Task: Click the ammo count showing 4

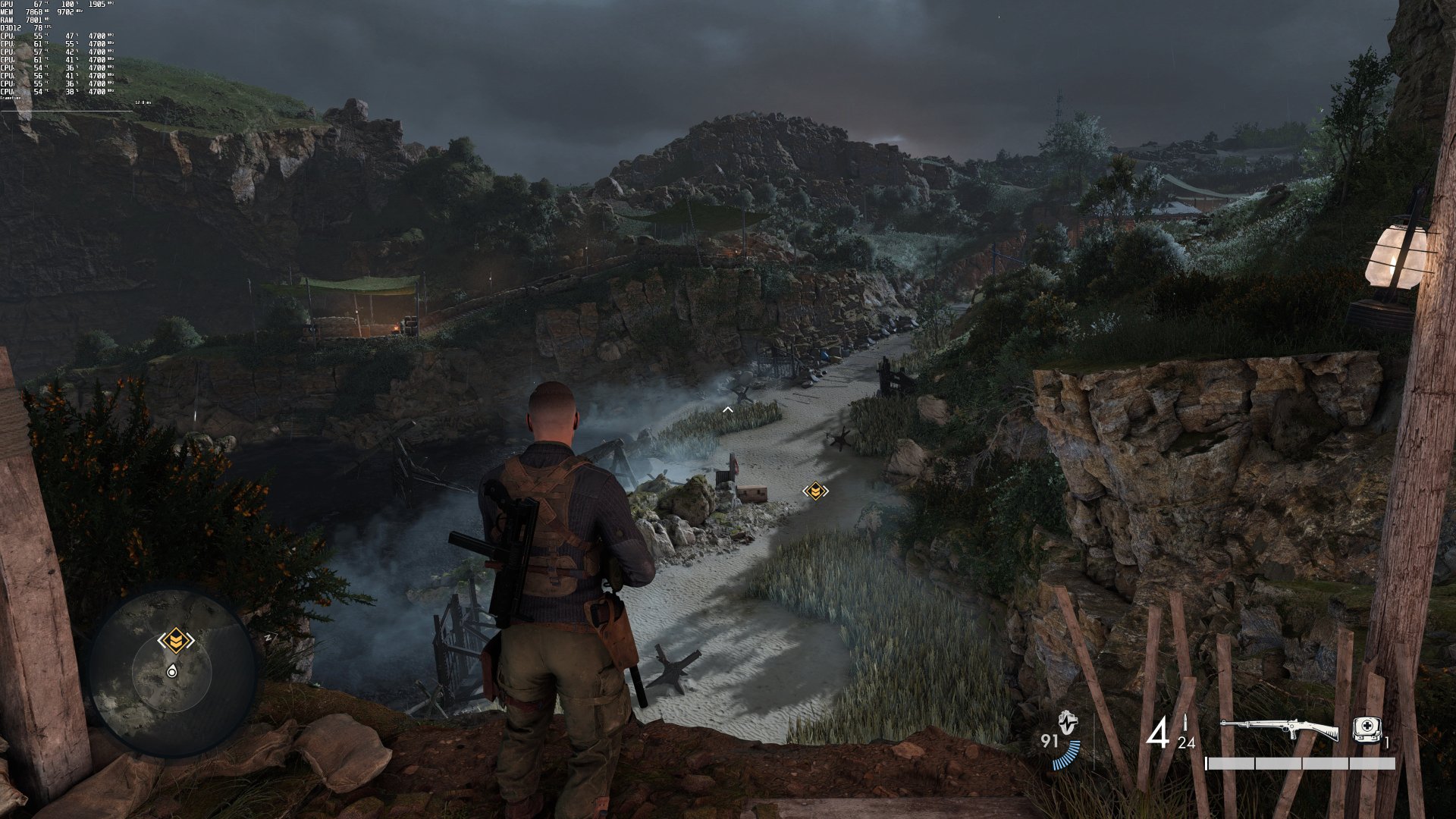Action: 1160,730
